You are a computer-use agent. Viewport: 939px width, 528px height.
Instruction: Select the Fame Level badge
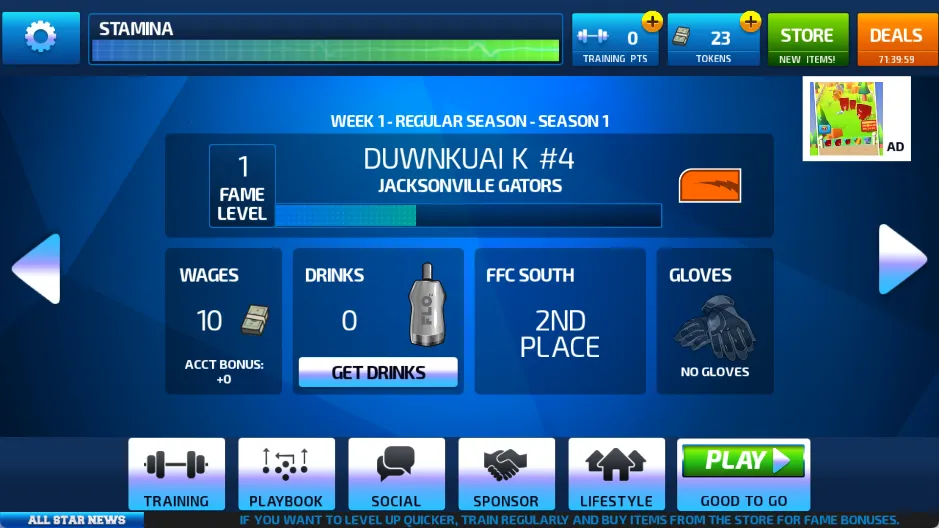coord(242,186)
